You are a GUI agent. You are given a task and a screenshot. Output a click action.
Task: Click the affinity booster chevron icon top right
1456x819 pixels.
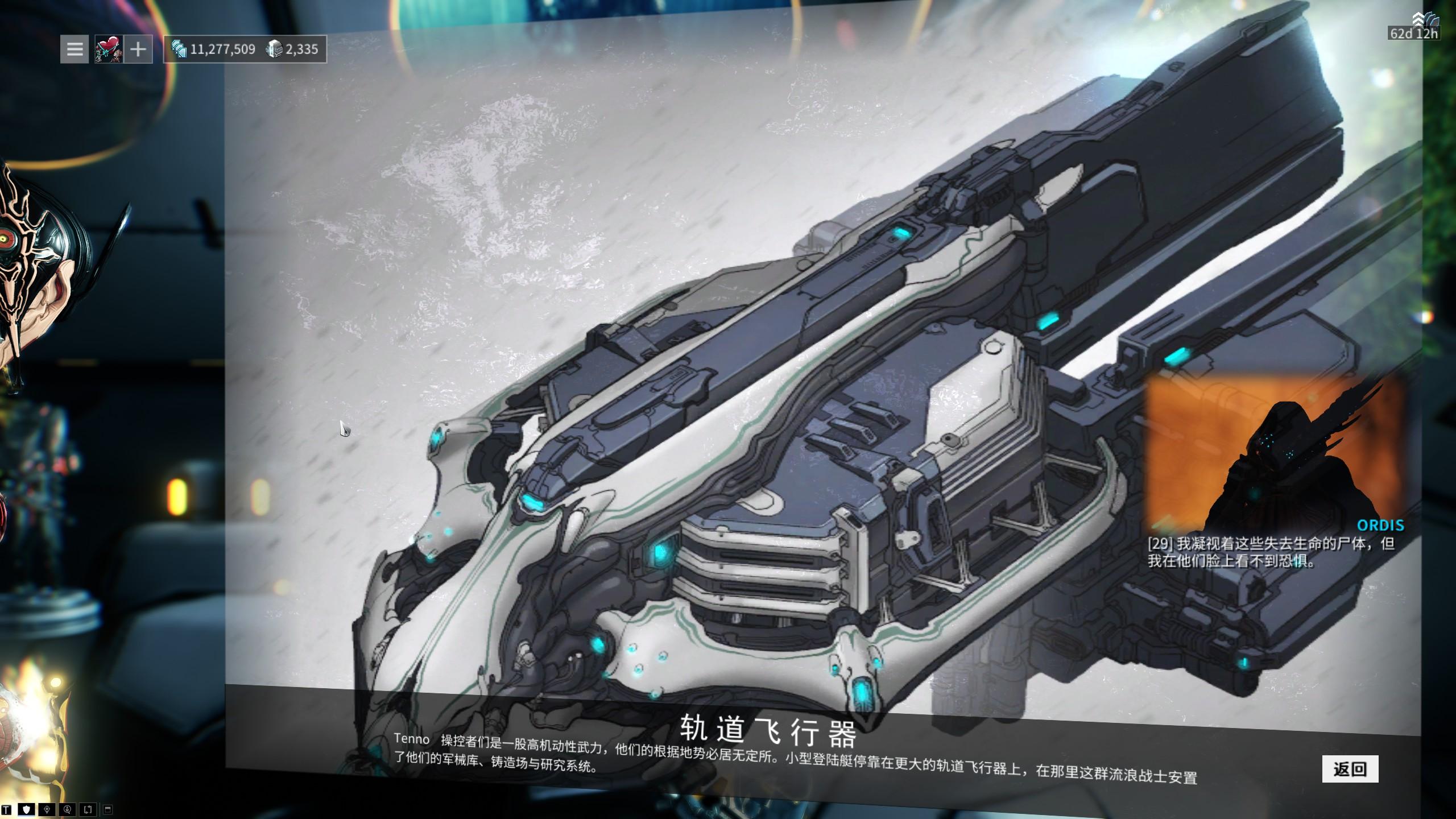pyautogui.click(x=1418, y=18)
